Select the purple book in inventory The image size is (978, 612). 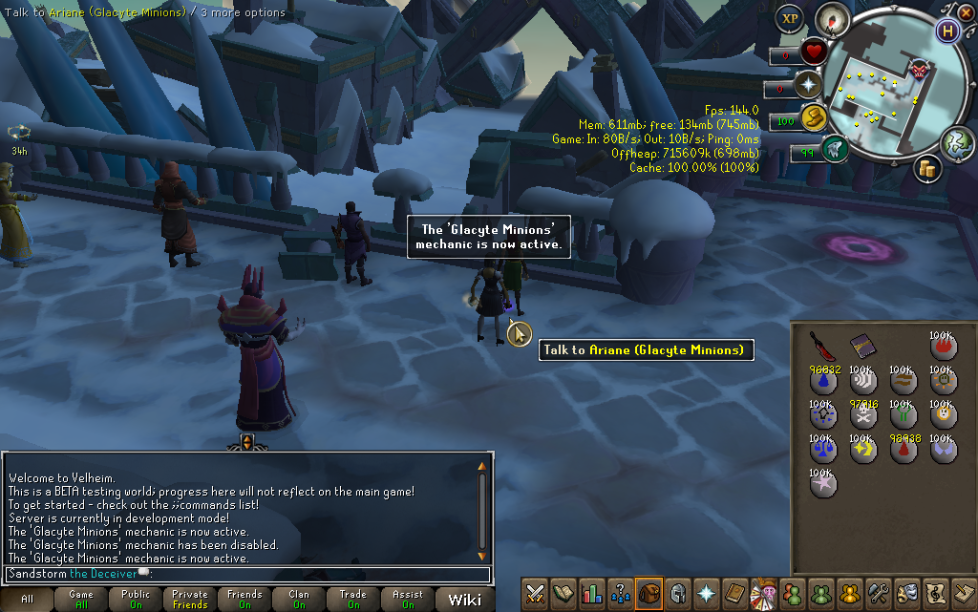[862, 346]
